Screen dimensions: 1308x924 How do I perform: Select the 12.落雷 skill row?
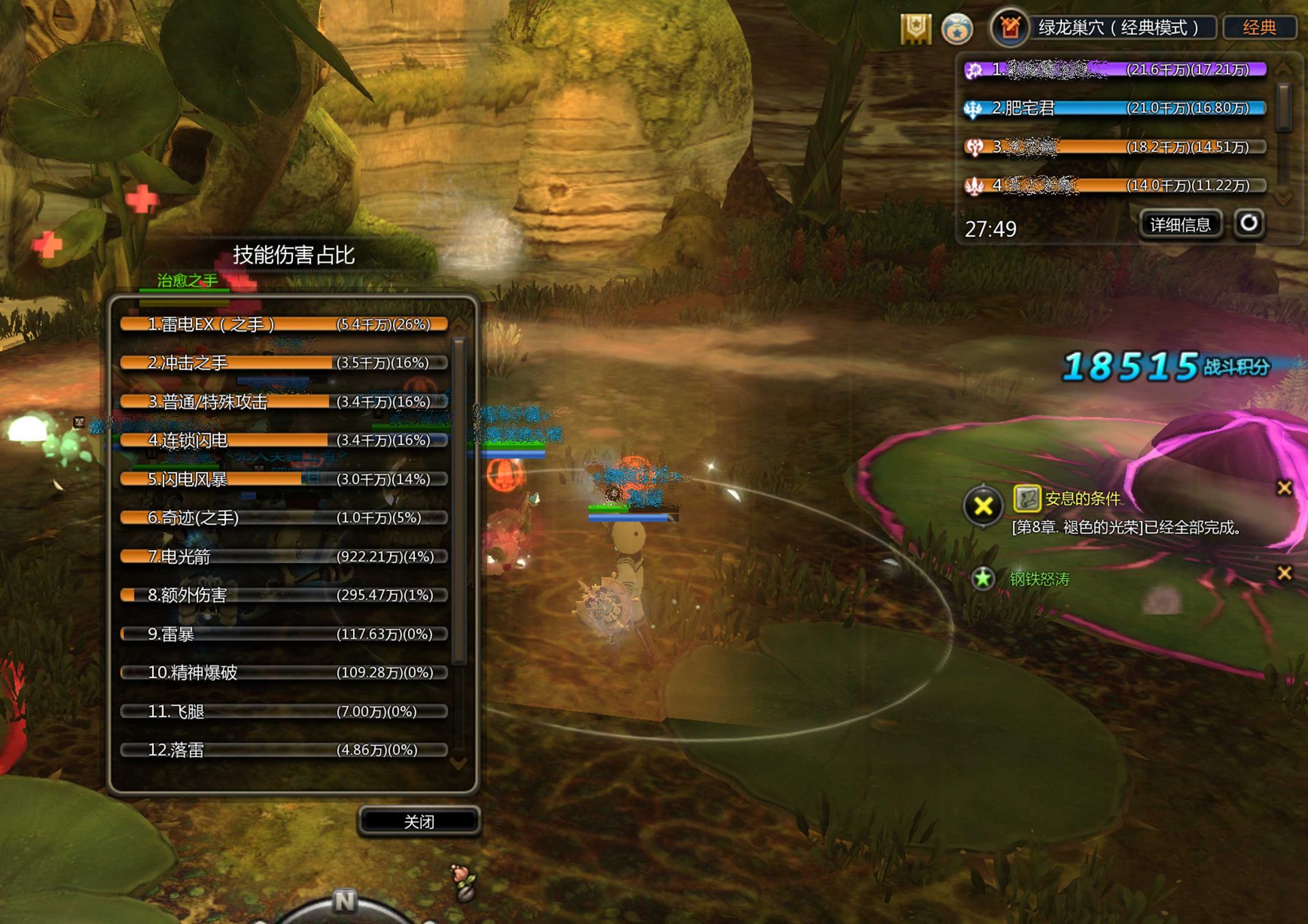tap(283, 750)
